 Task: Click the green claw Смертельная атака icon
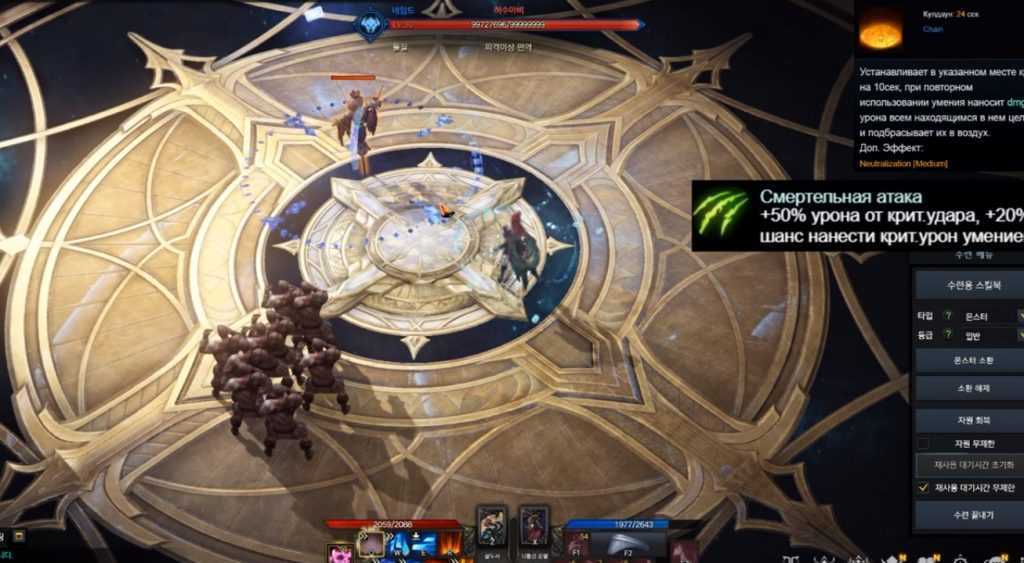click(x=722, y=214)
